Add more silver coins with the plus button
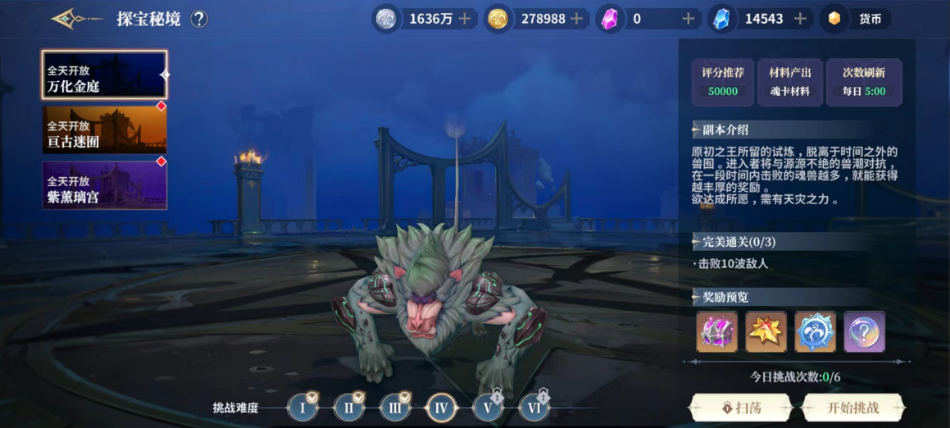Screen dimensions: 950x428 coord(464,19)
